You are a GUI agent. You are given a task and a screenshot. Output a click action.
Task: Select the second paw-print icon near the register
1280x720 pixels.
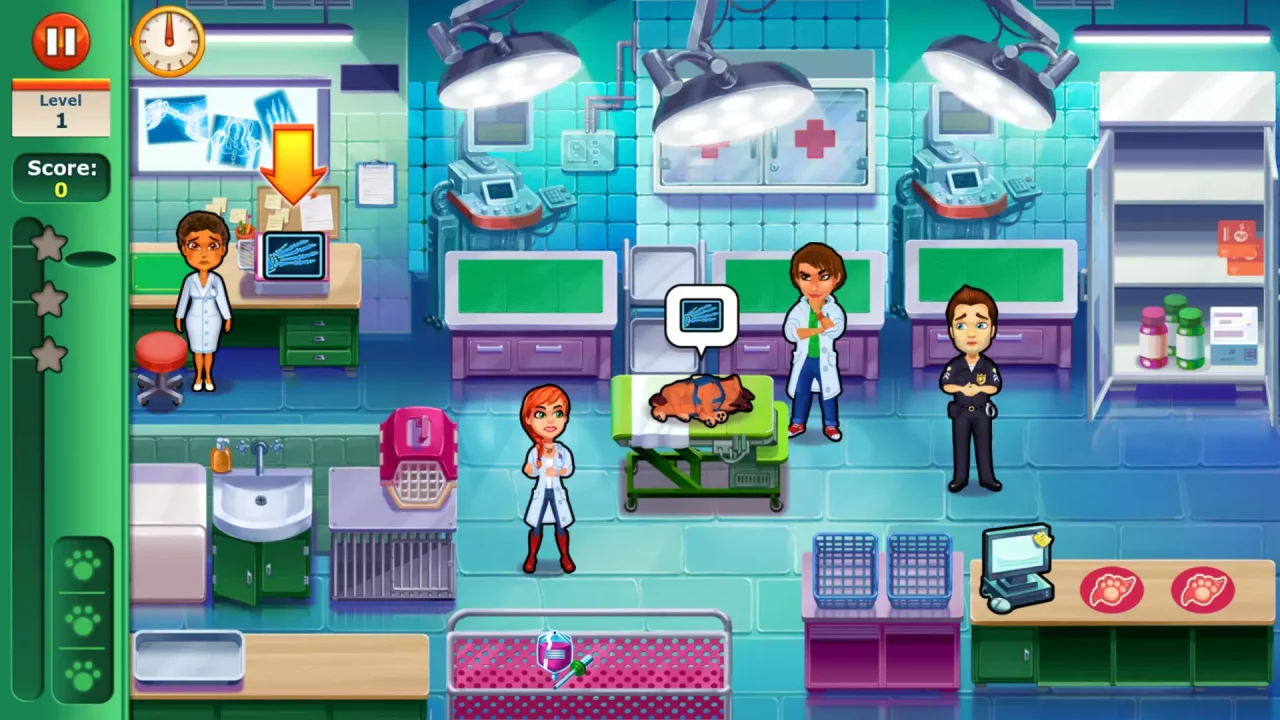[1202, 591]
